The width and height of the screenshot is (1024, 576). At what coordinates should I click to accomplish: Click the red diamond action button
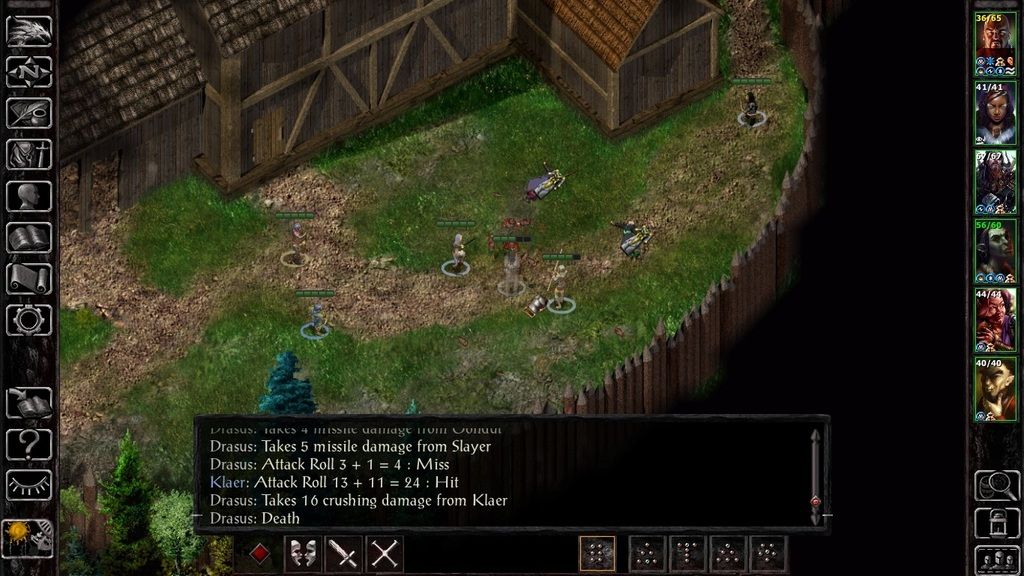point(259,553)
